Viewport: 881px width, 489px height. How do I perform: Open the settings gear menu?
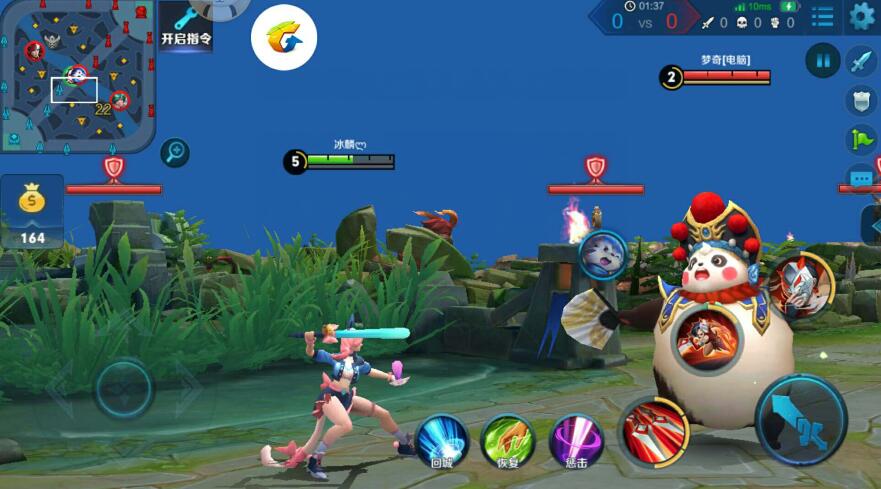click(x=861, y=16)
